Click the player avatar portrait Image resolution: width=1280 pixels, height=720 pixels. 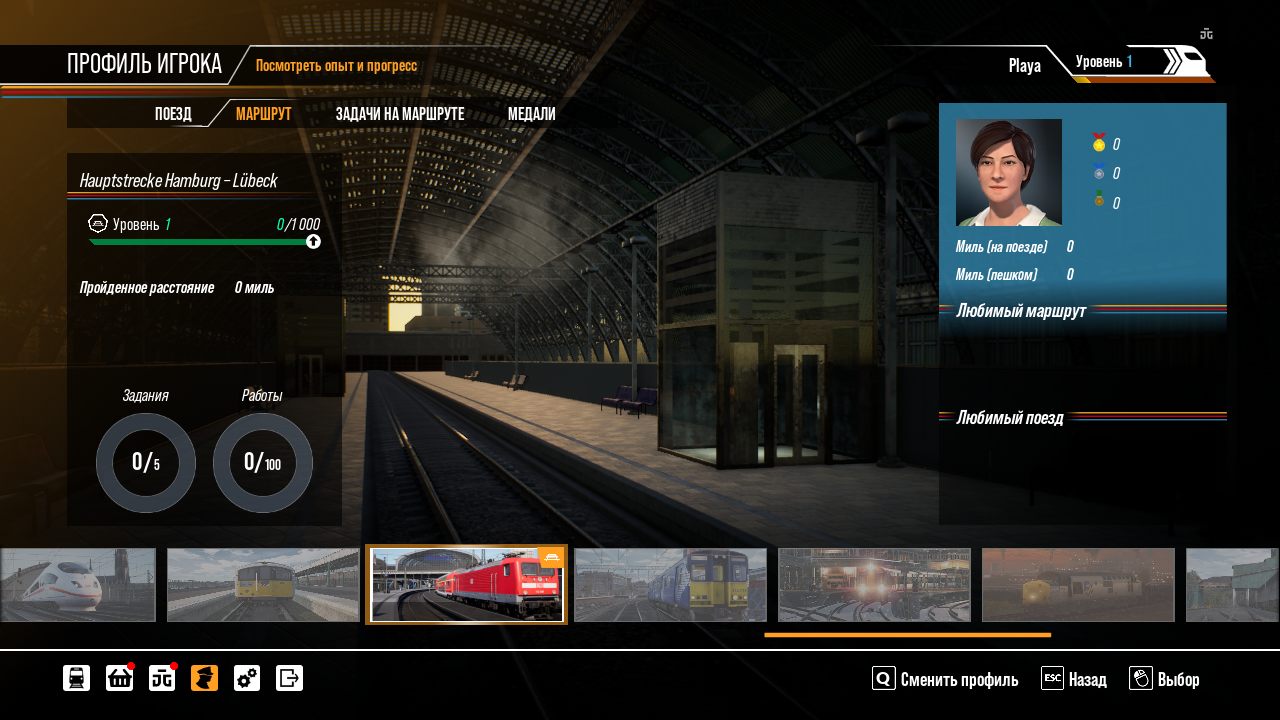[1008, 172]
